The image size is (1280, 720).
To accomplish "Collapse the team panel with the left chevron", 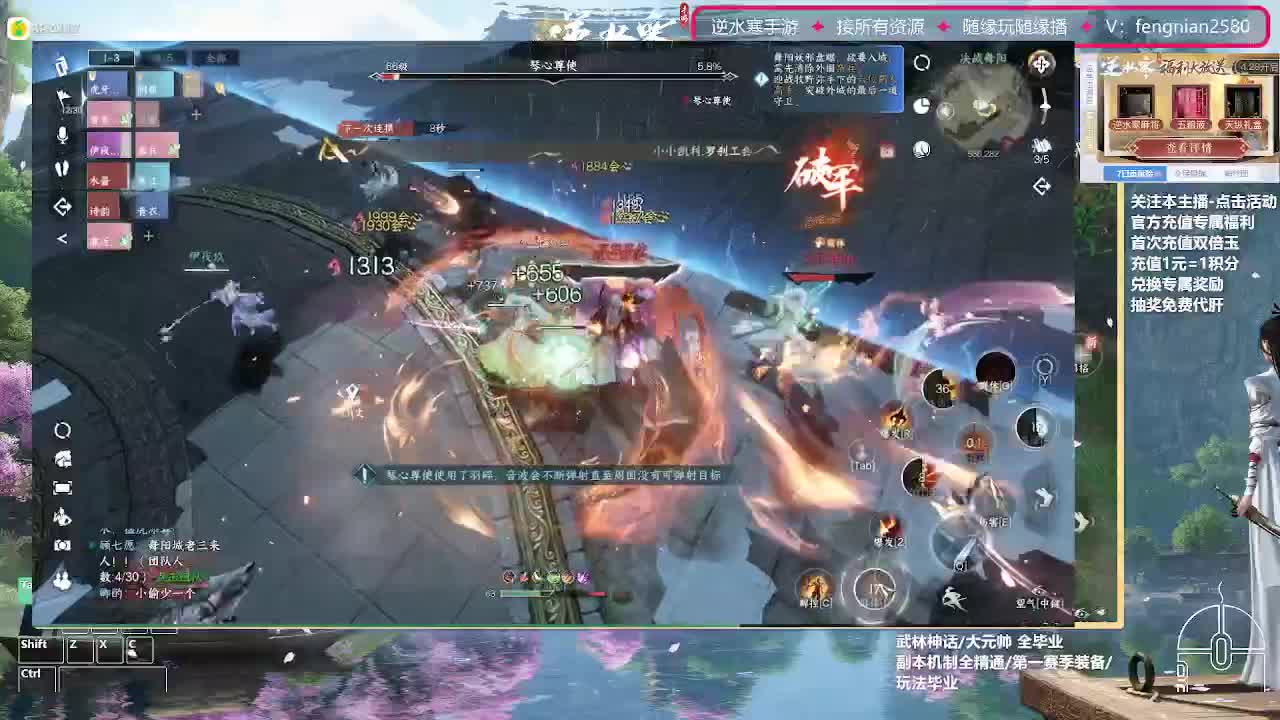I will 64,236.
